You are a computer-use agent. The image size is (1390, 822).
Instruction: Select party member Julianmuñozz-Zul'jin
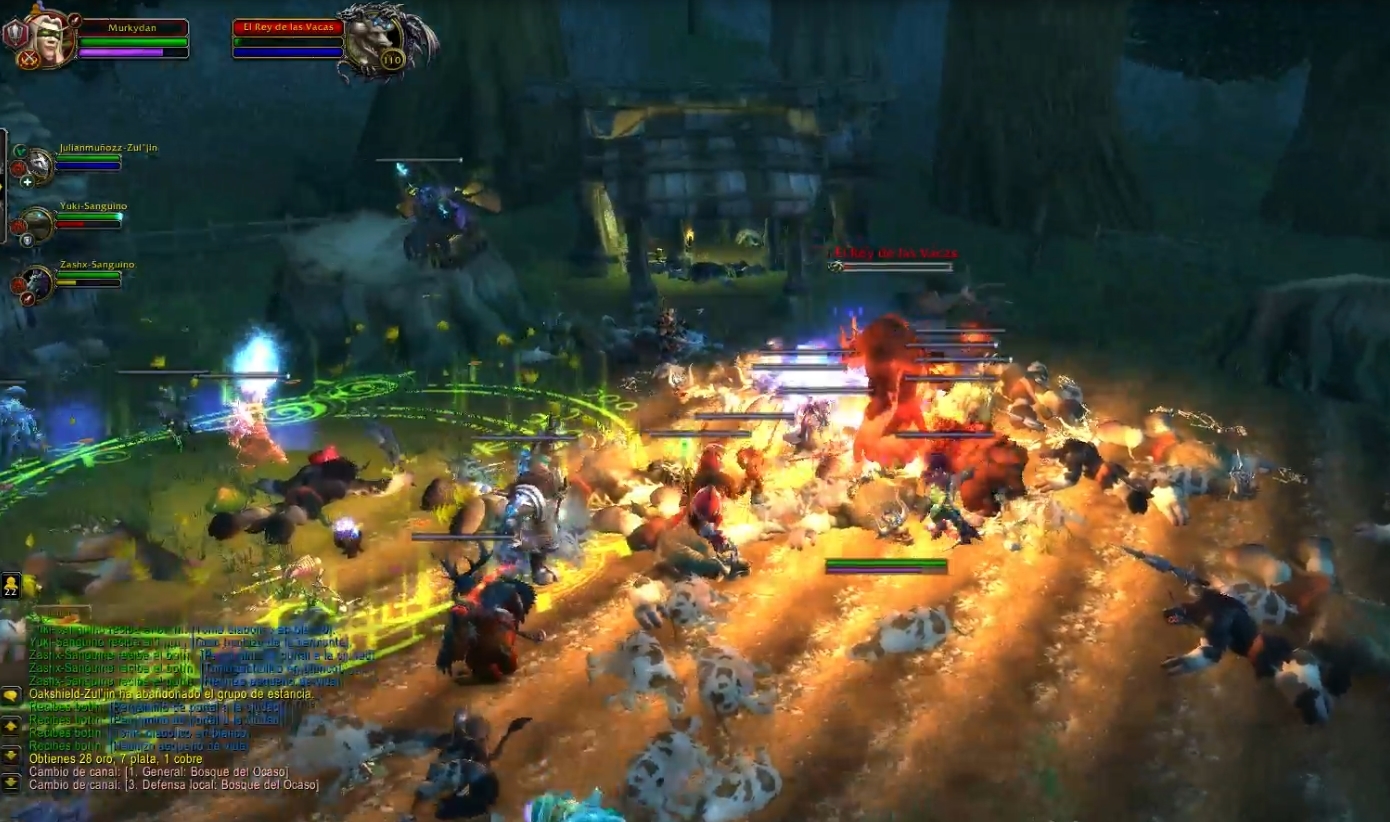(38, 166)
